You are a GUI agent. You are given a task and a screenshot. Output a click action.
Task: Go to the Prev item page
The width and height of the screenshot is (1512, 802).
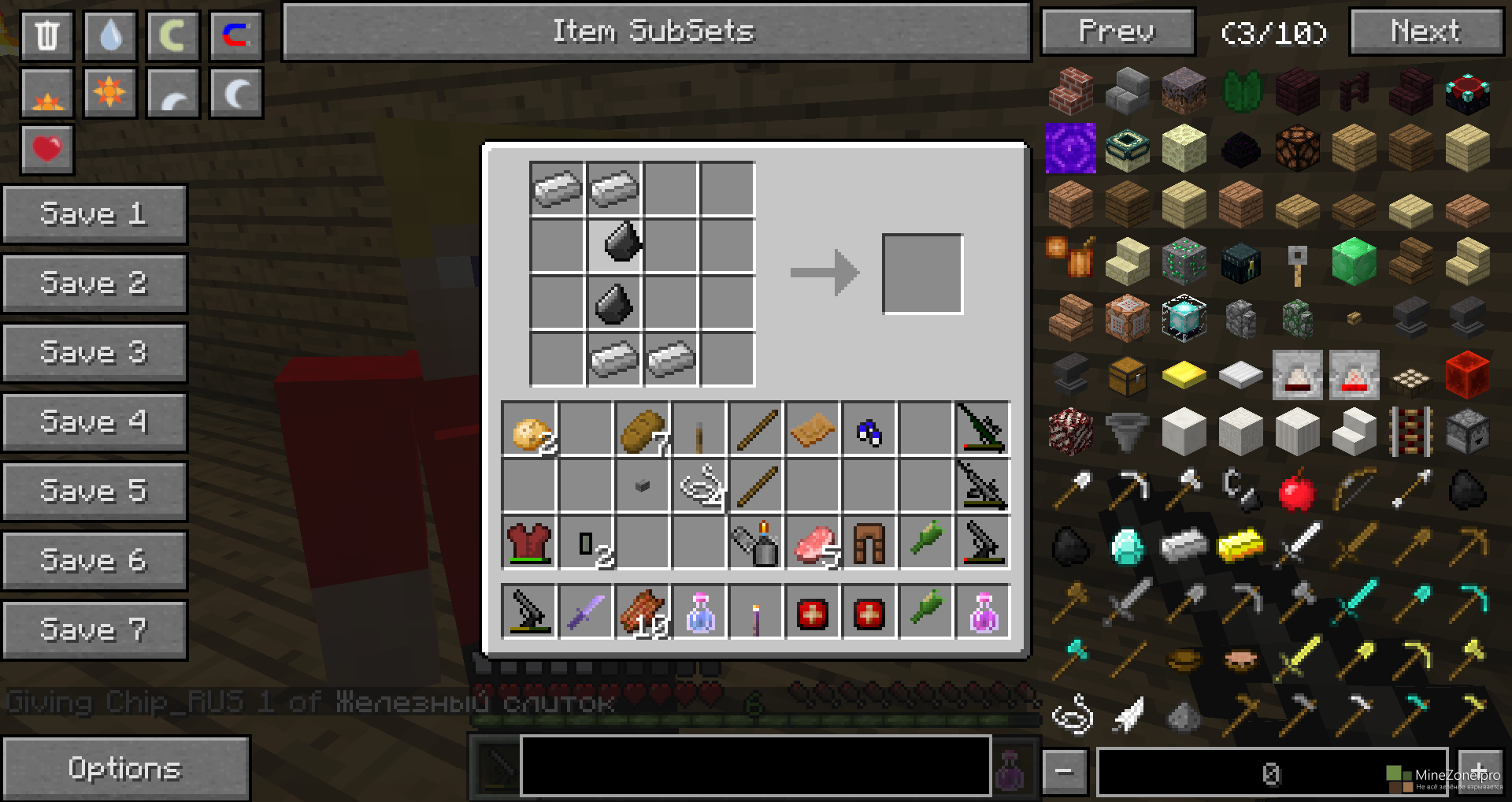(1117, 32)
